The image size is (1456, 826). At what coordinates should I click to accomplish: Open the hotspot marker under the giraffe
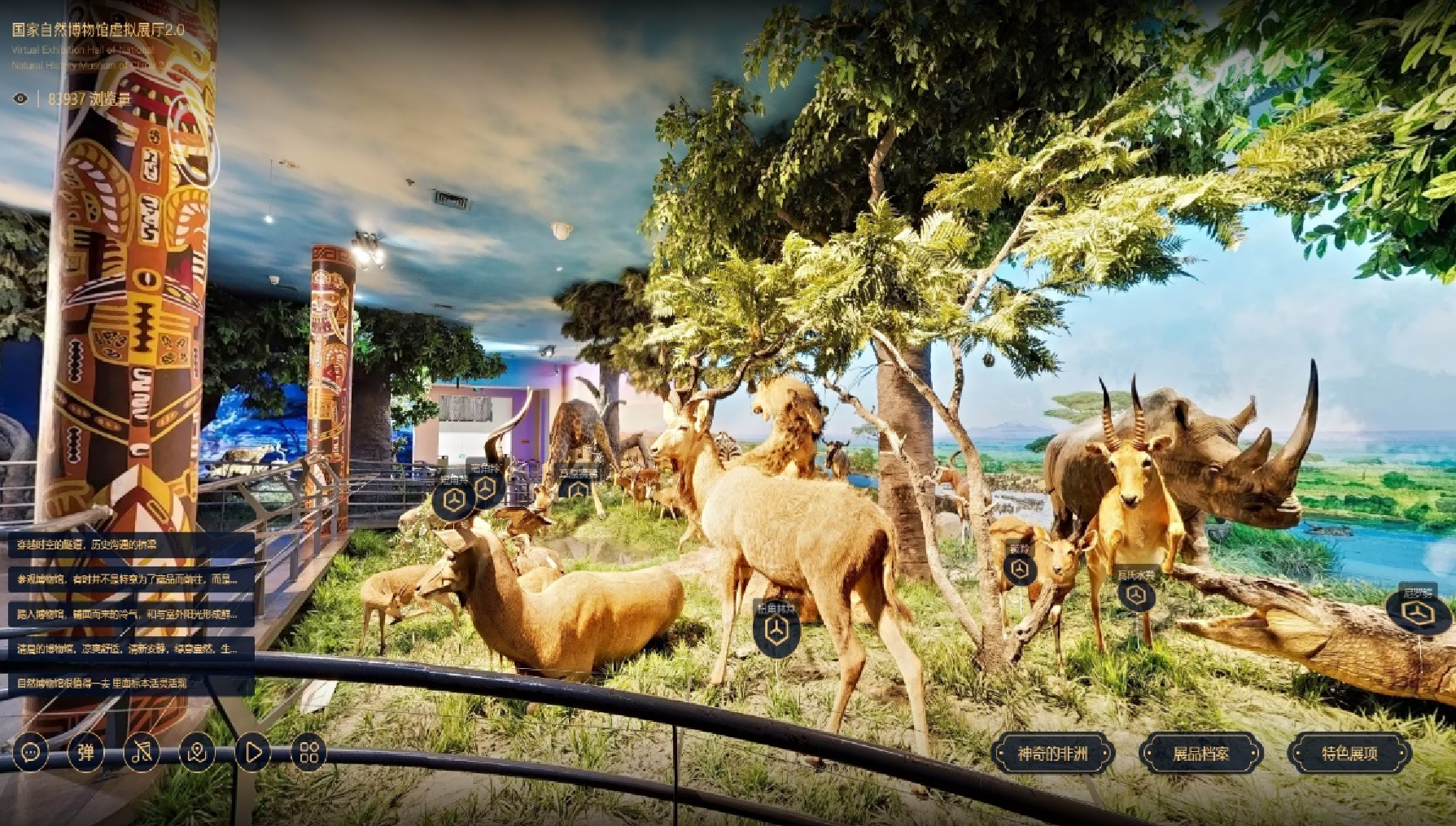tap(577, 490)
